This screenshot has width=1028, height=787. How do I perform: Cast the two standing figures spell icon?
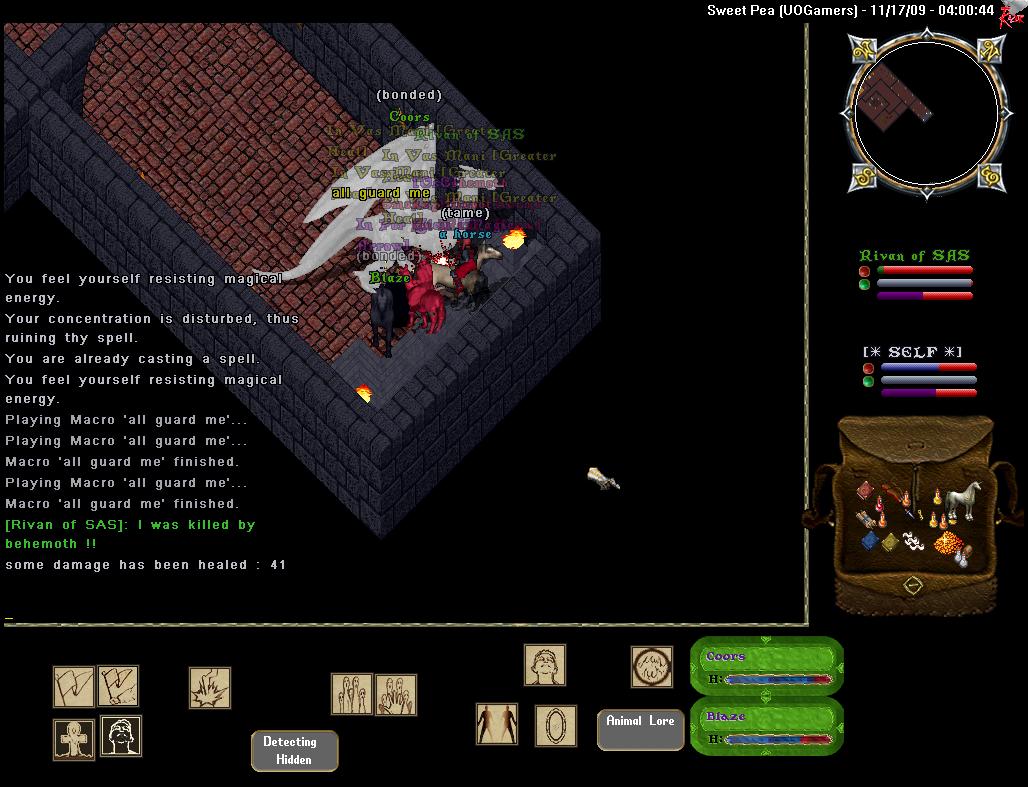[496, 724]
